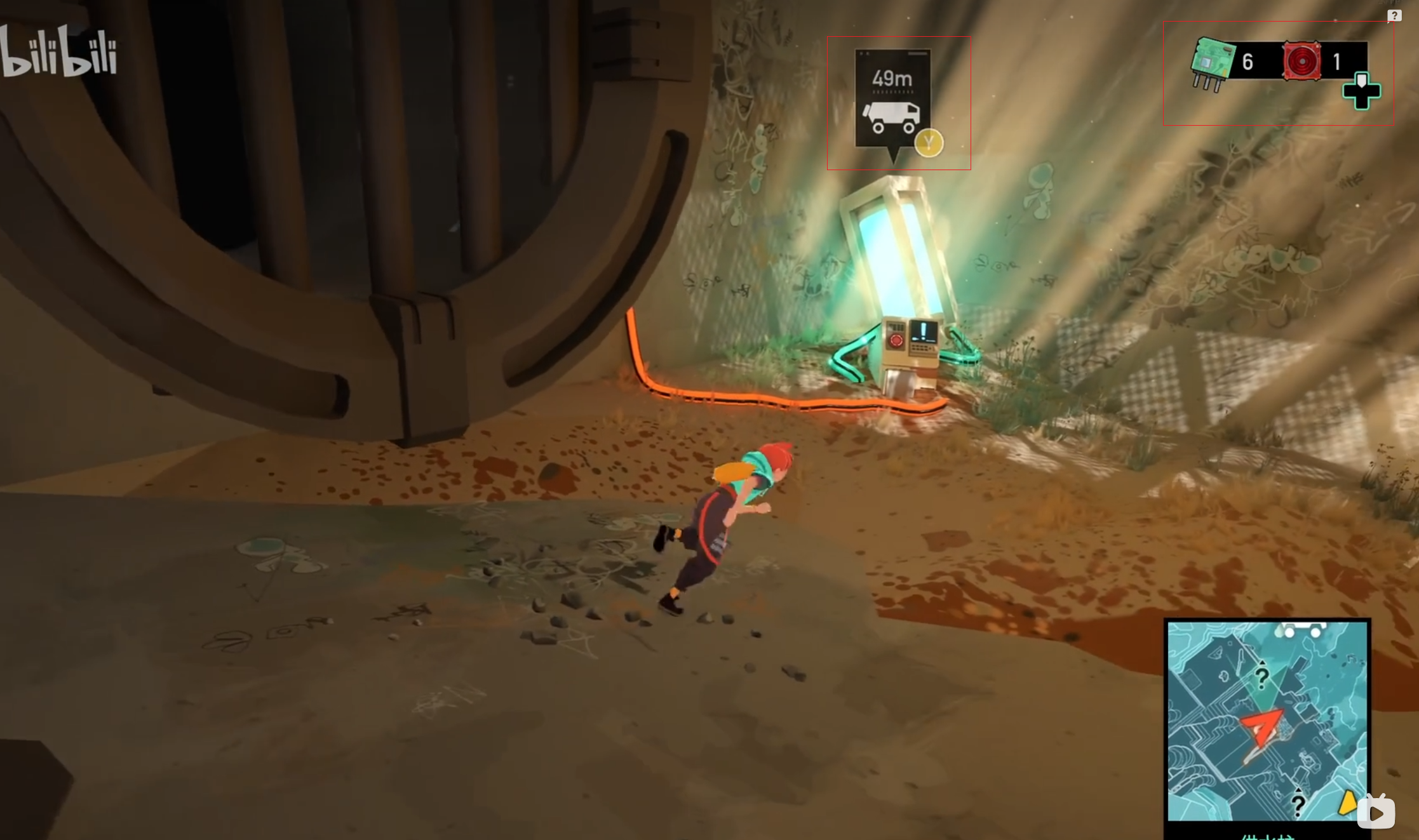
Task: Click the green-outlined D-pad tool selector
Action: (1361, 91)
